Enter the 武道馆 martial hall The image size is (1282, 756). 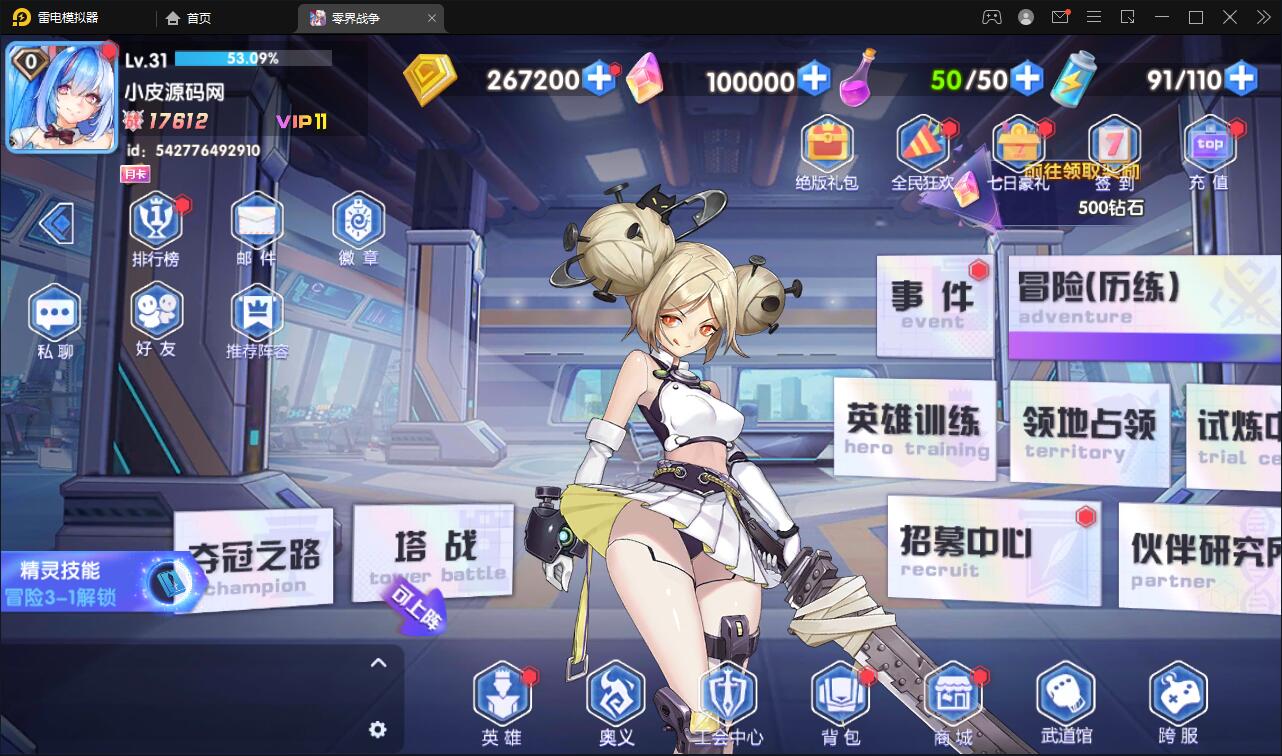click(1066, 700)
